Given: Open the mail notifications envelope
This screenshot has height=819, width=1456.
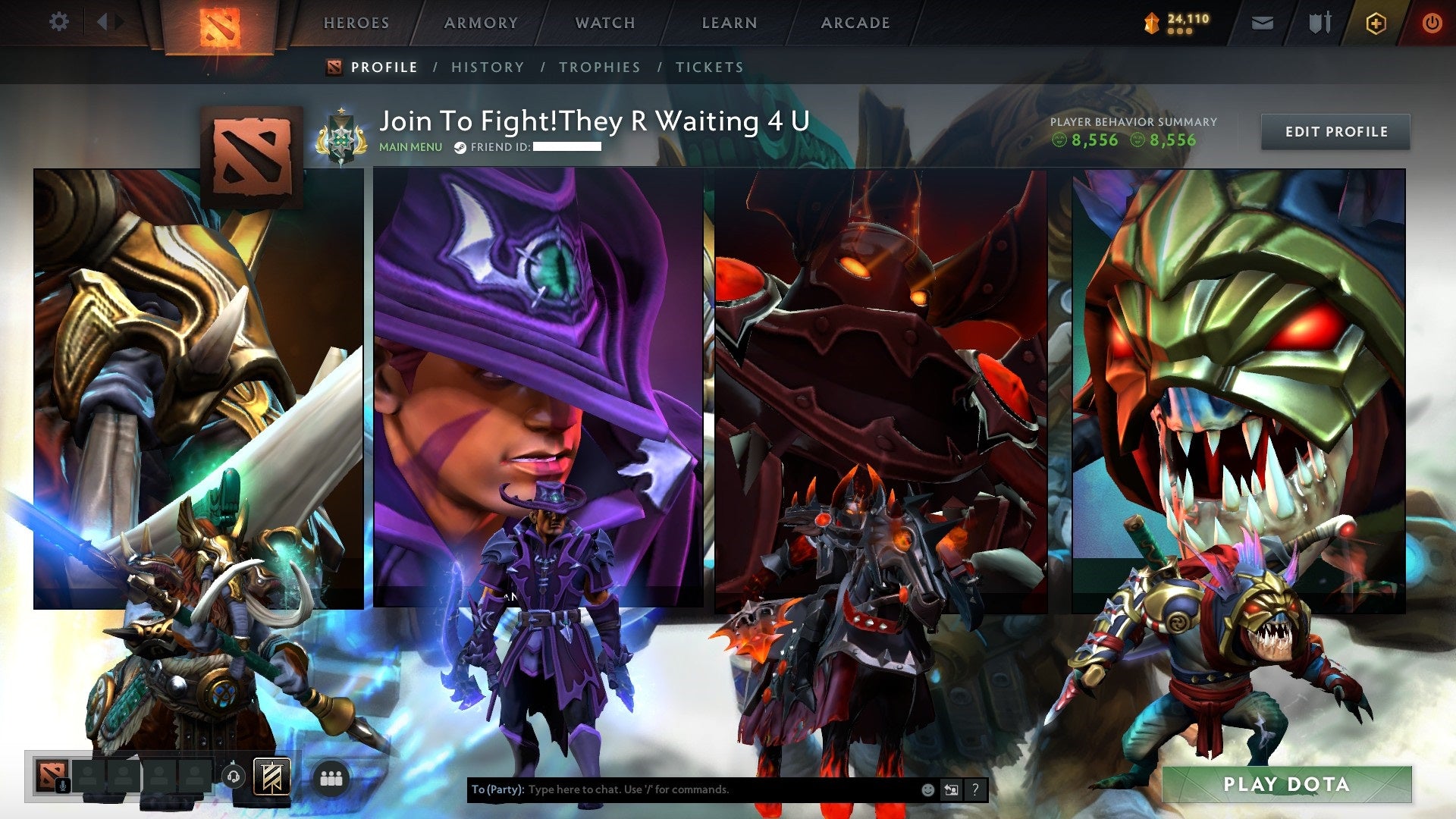Looking at the screenshot, I should (1262, 23).
